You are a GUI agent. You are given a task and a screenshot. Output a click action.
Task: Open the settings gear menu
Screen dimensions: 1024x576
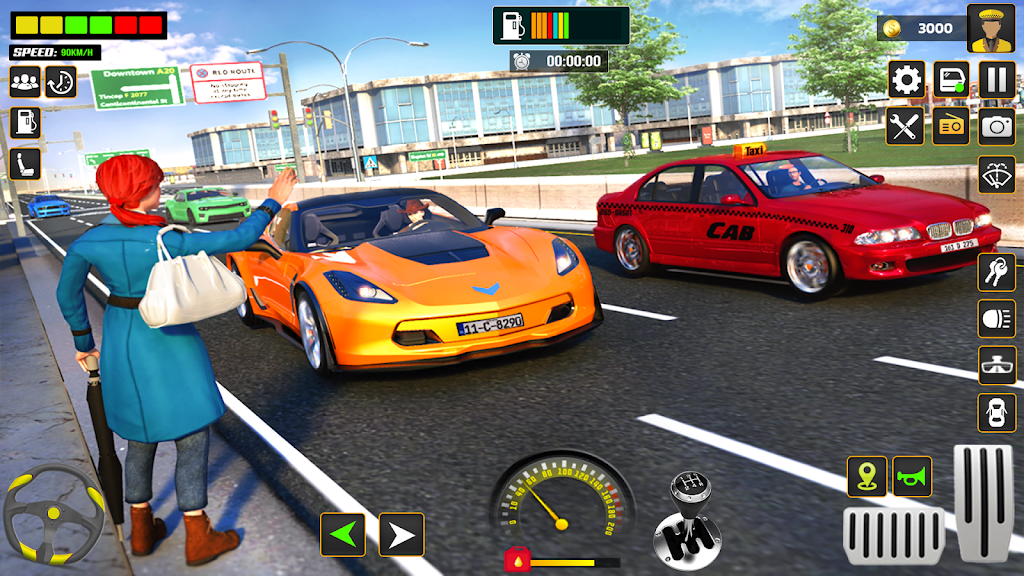[x=907, y=79]
